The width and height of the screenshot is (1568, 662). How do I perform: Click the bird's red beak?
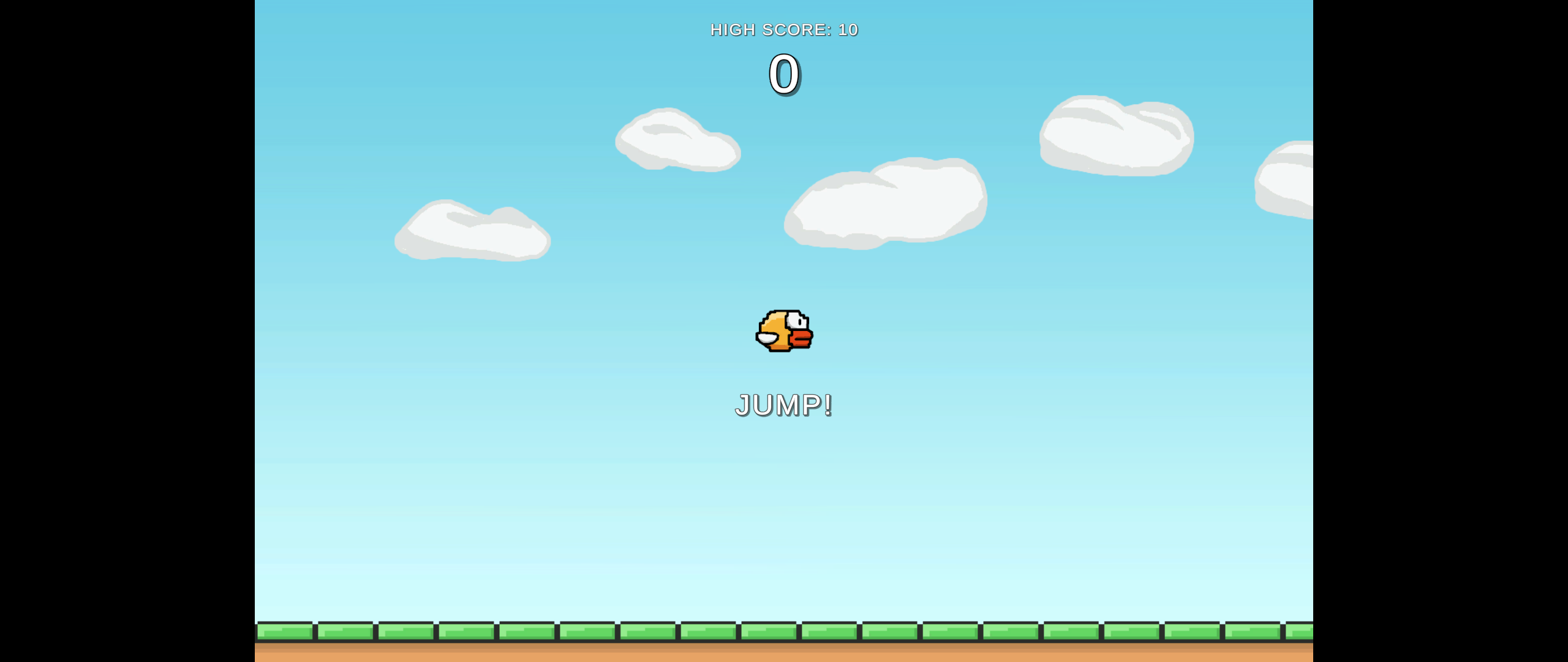802,337
